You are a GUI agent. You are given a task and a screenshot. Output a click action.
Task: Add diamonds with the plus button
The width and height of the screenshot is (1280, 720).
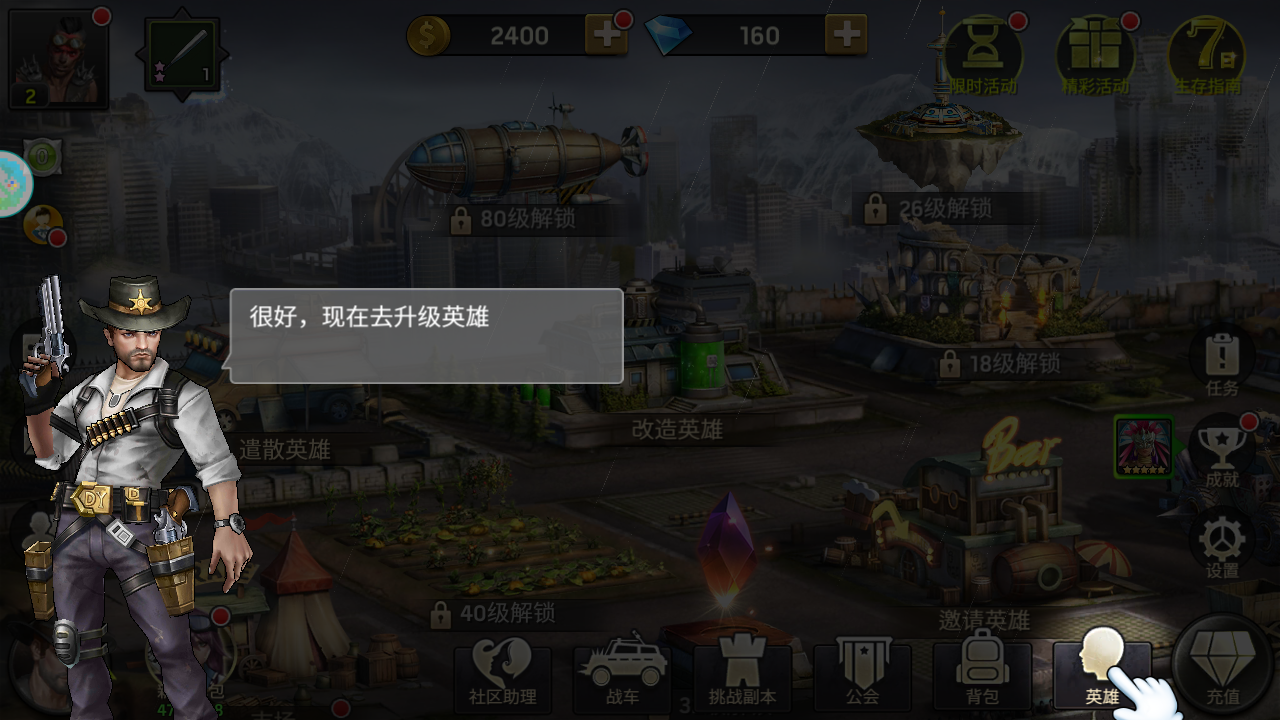pyautogui.click(x=848, y=35)
